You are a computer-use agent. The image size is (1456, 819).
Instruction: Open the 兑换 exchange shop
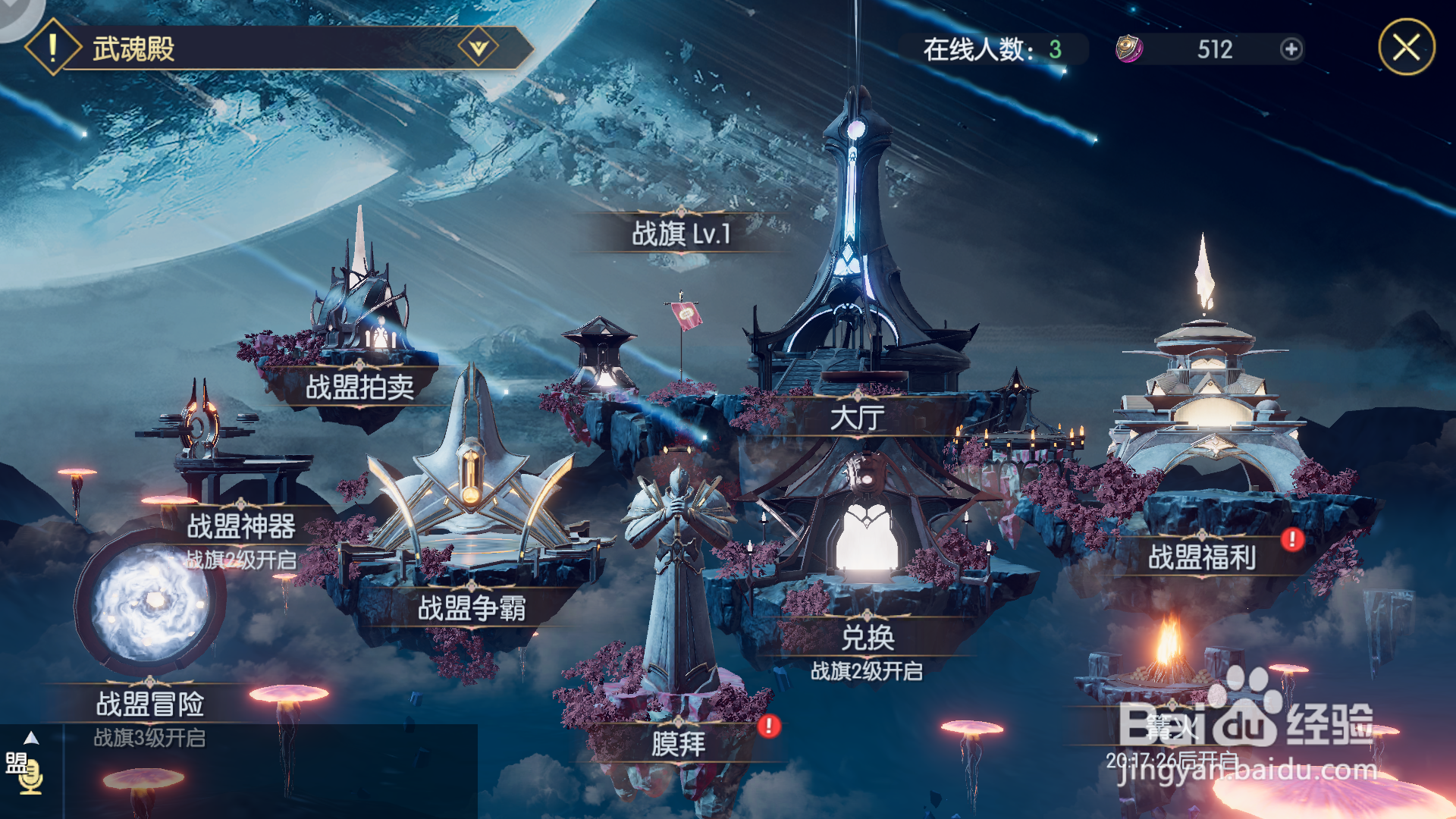tap(868, 638)
